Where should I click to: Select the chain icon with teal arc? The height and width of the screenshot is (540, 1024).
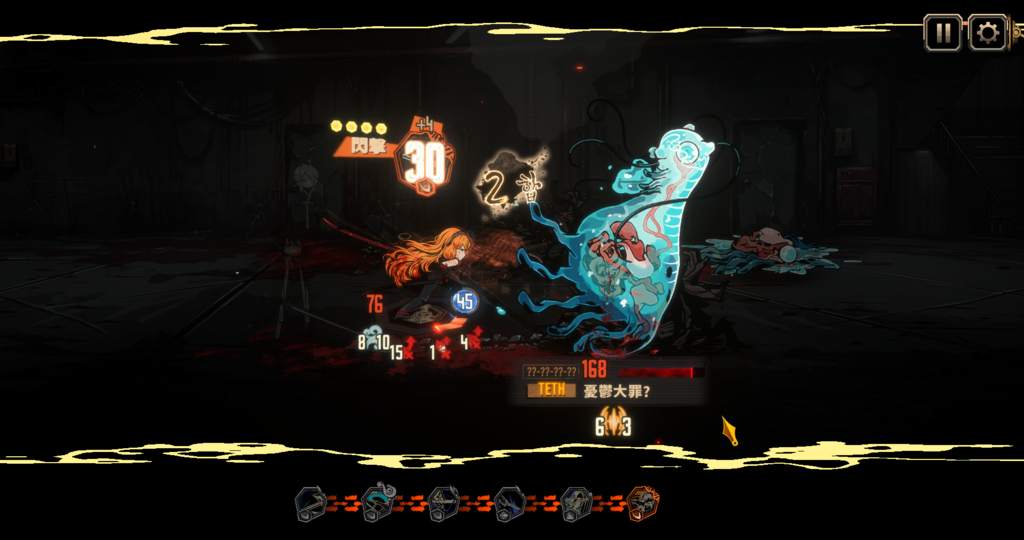click(x=377, y=503)
